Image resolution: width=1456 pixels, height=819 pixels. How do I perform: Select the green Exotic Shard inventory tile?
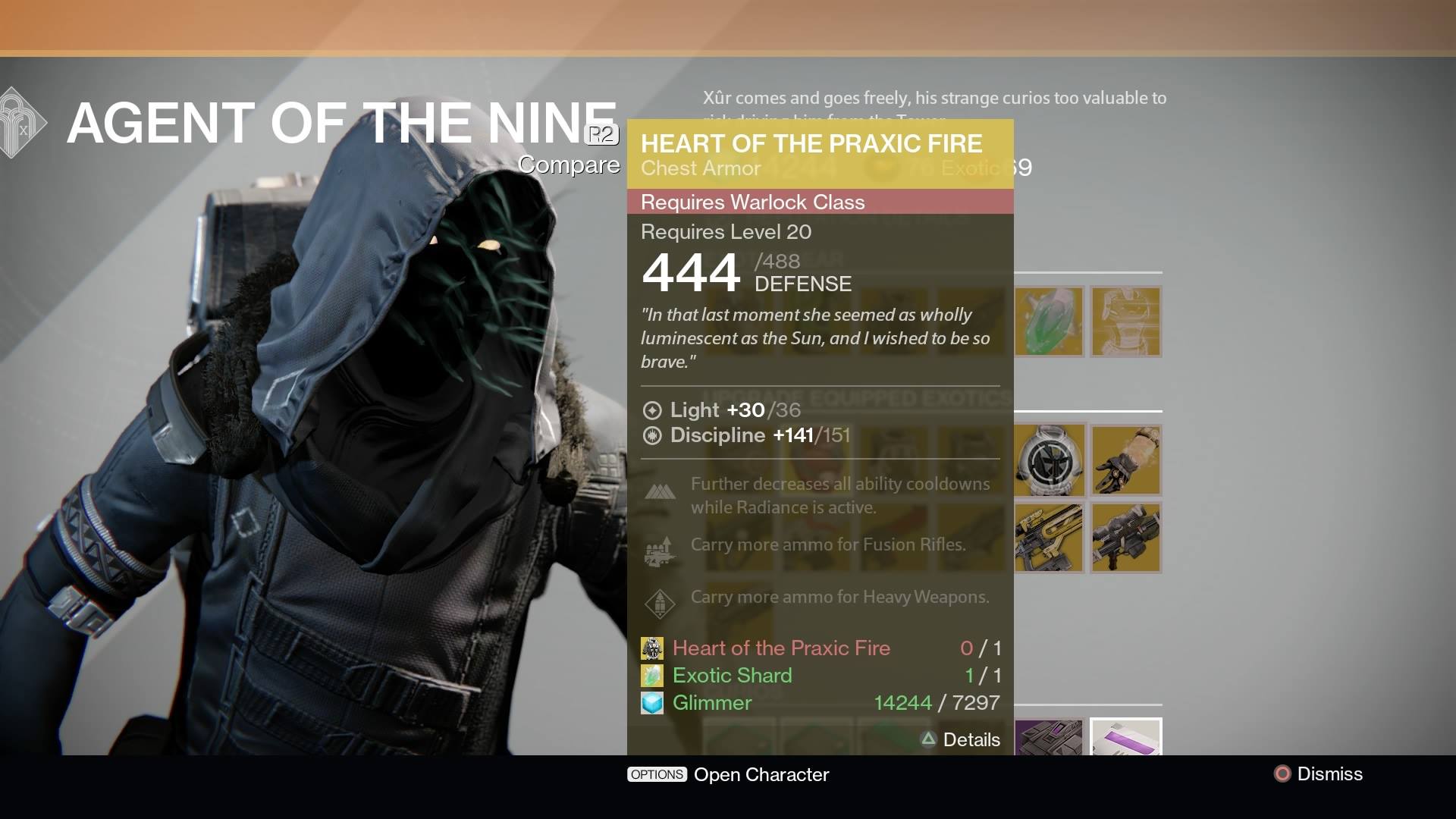pyautogui.click(x=1050, y=322)
